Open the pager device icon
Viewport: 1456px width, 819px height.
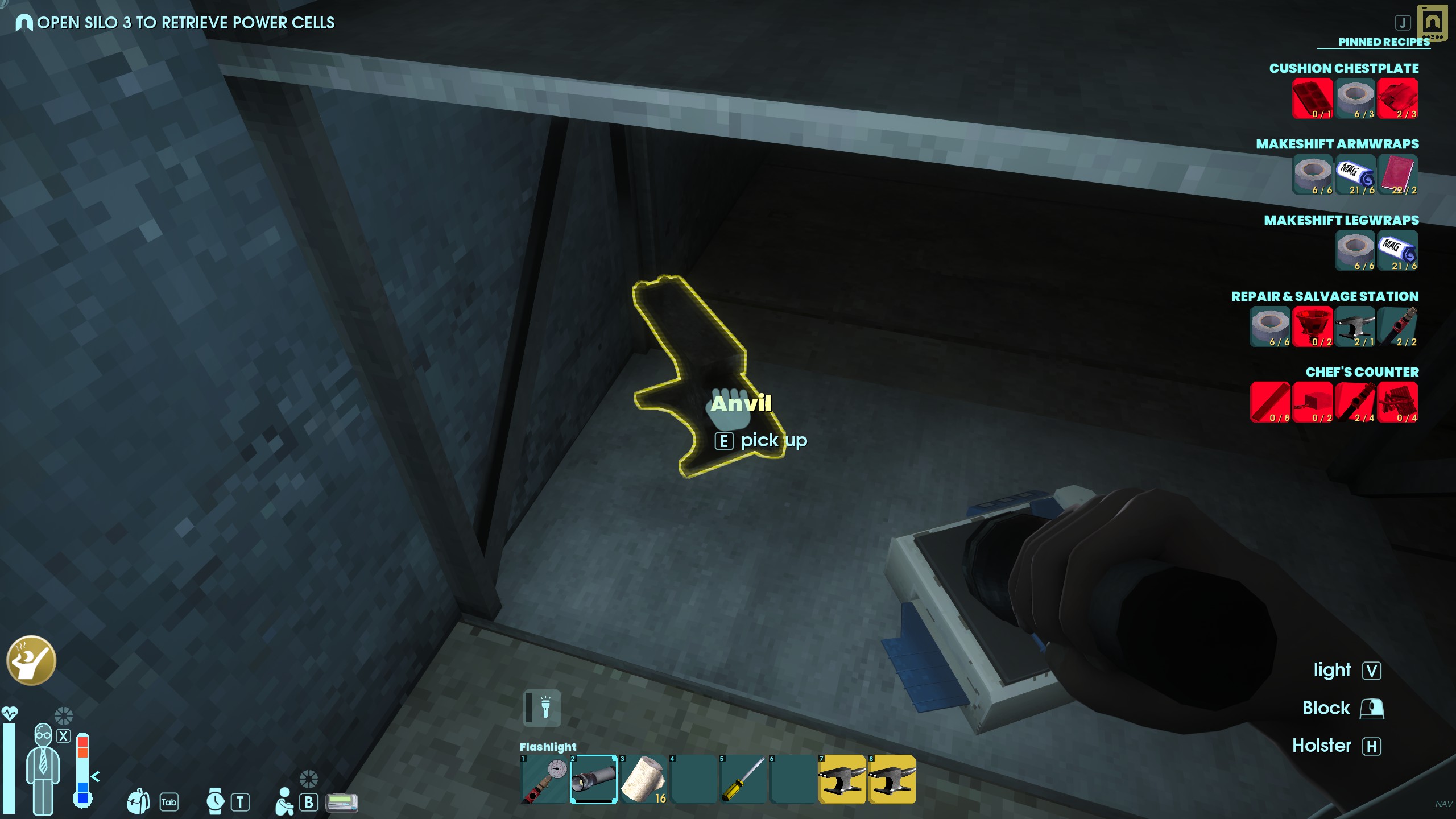coord(342,803)
